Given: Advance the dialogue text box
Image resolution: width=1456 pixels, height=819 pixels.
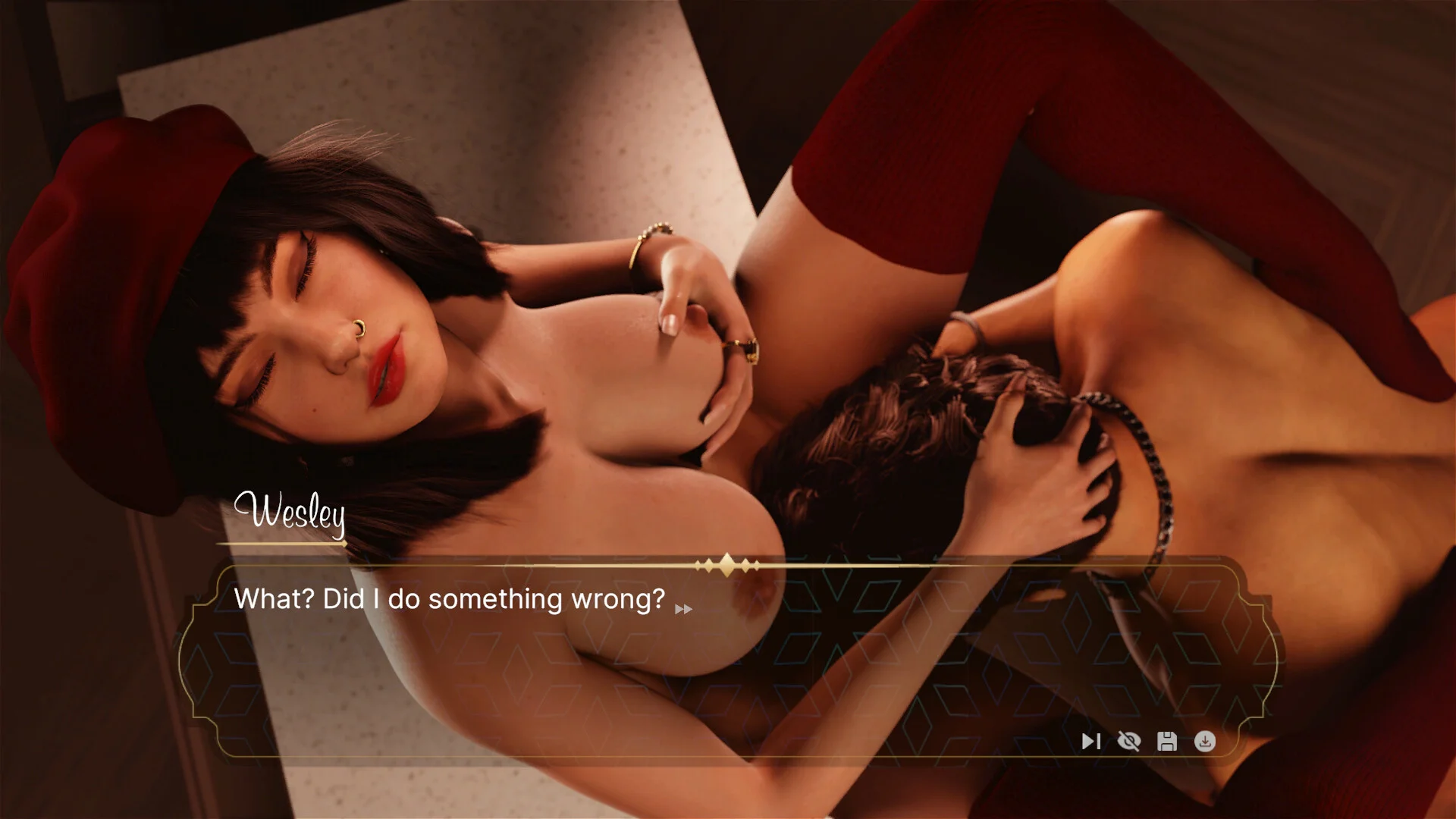Looking at the screenshot, I should pyautogui.click(x=683, y=609).
